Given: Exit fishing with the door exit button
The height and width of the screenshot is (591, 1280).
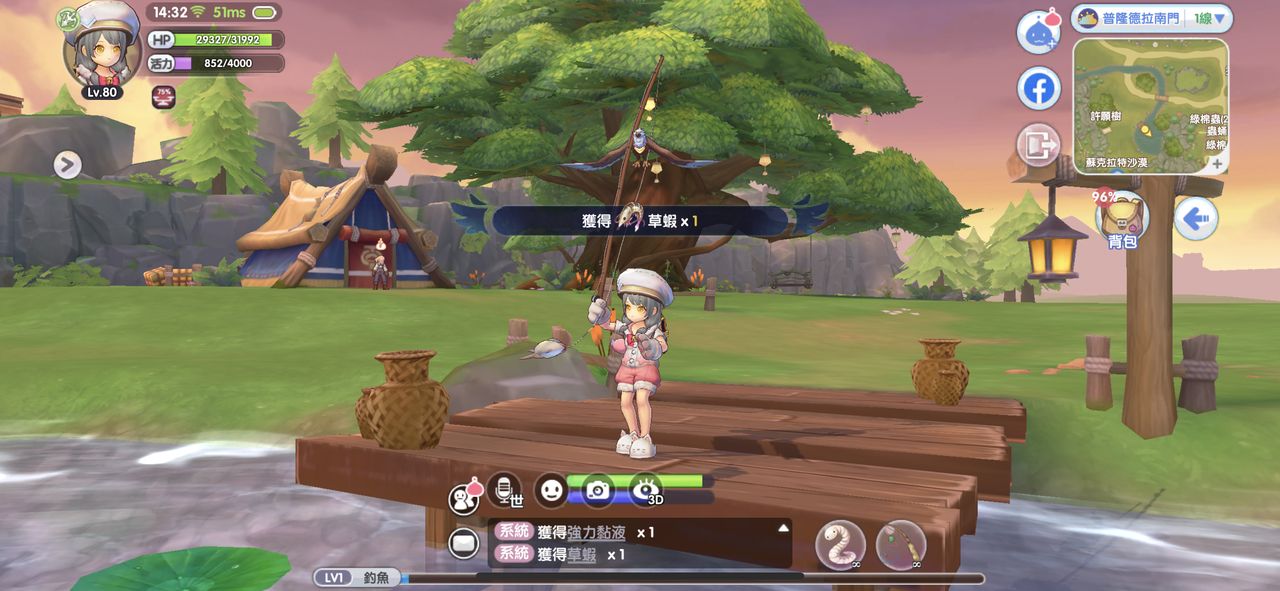Looking at the screenshot, I should click(x=1039, y=146).
